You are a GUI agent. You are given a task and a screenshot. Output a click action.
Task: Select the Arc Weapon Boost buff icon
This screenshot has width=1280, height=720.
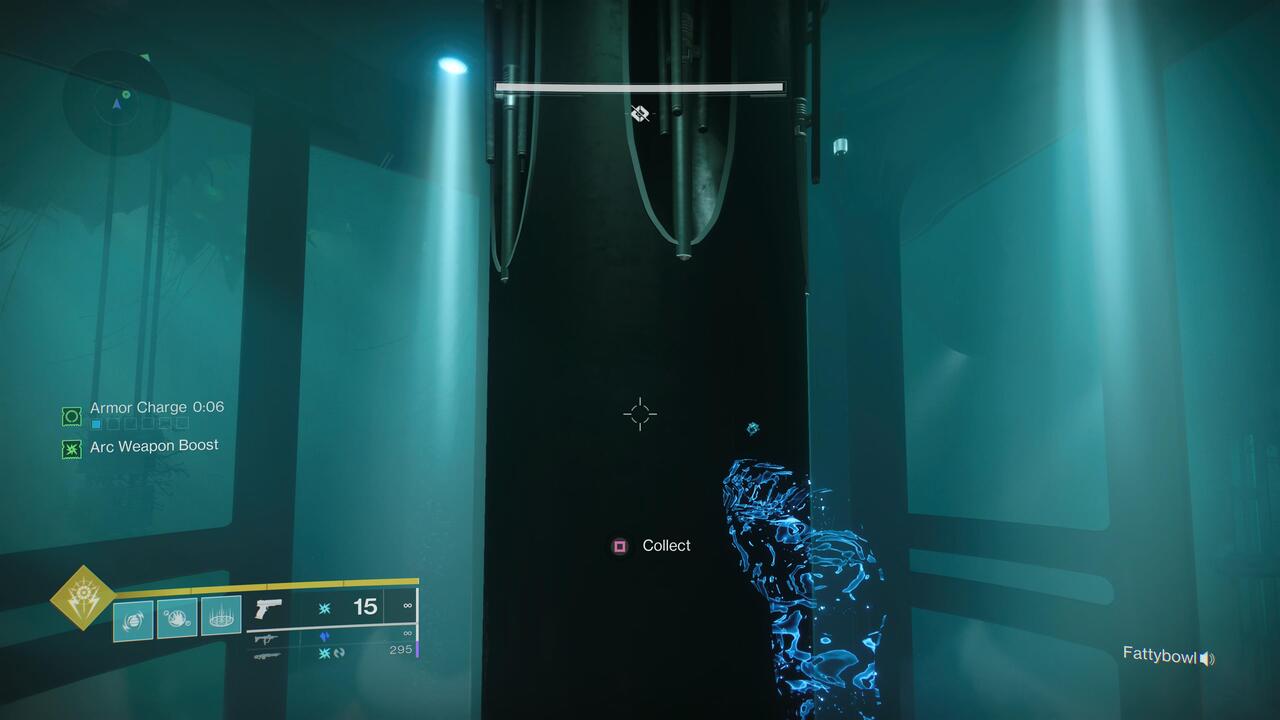(70, 449)
